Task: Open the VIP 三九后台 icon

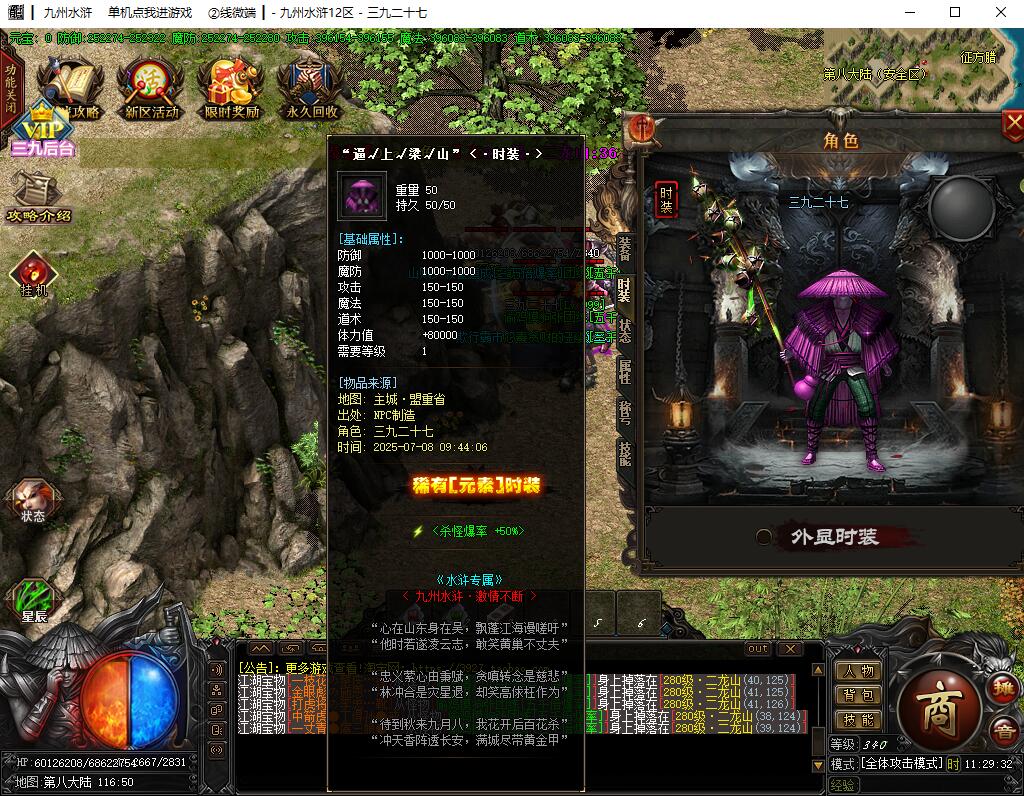Action: point(43,128)
